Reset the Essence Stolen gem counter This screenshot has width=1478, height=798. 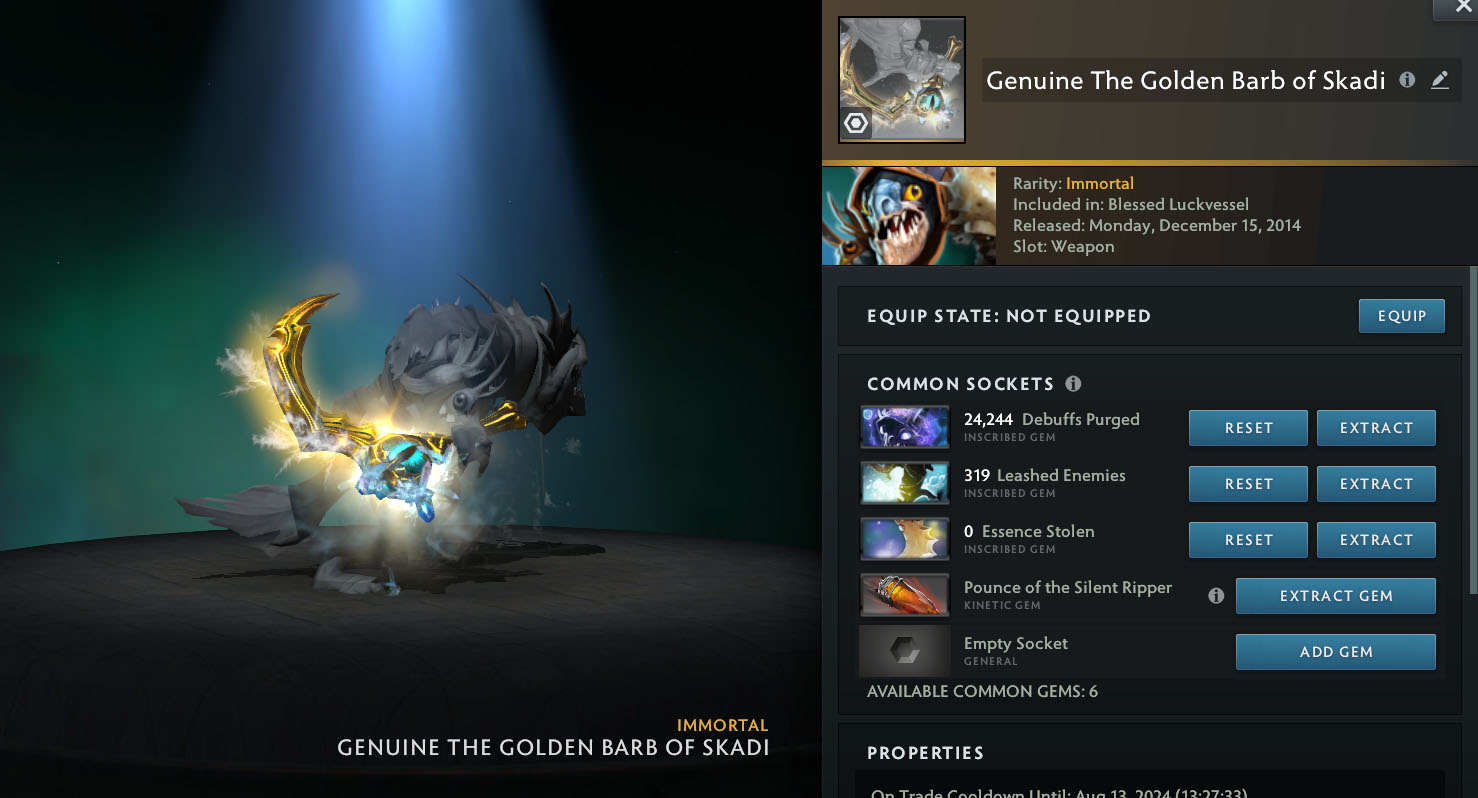coord(1248,540)
